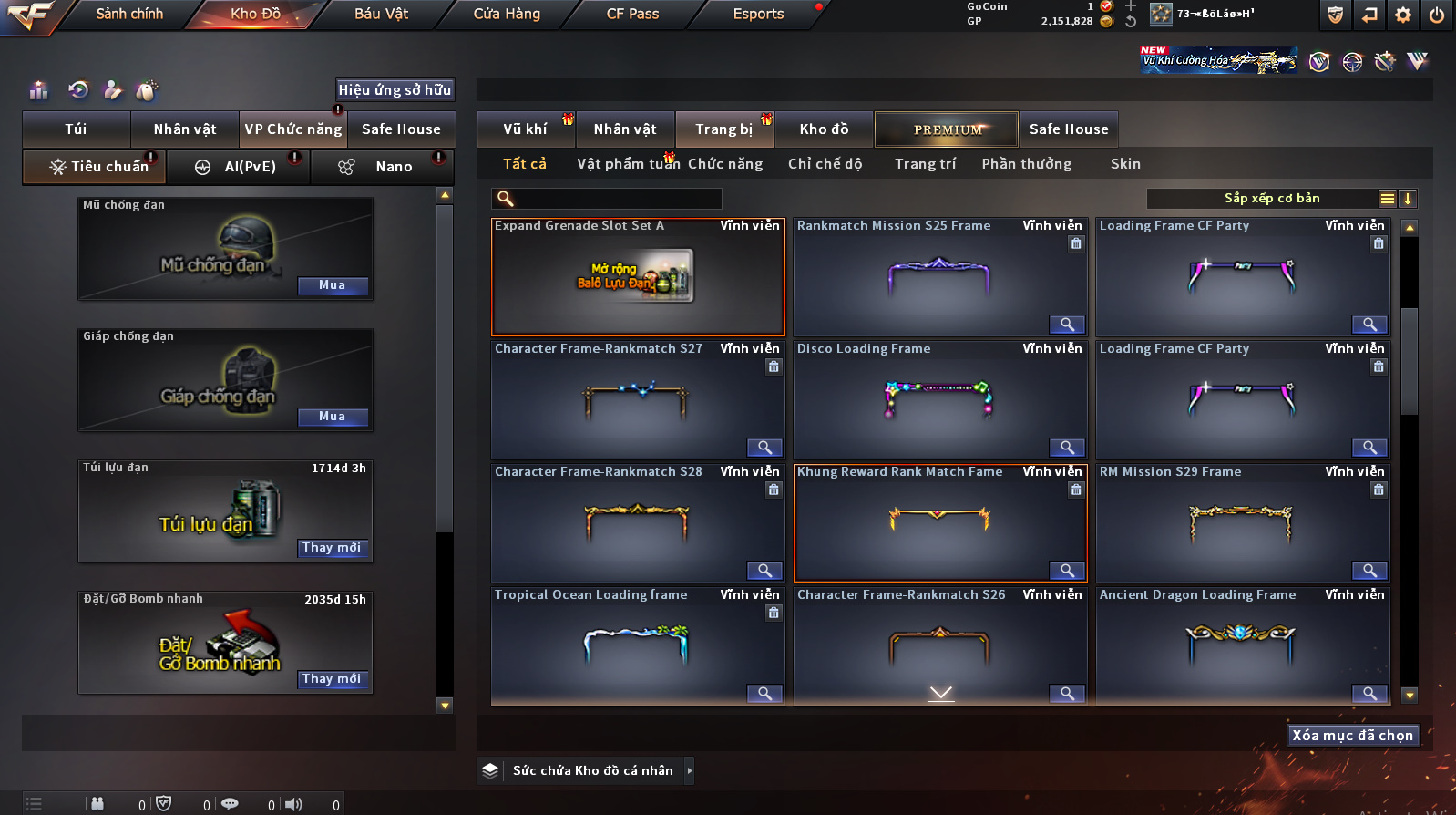
Task: Open the Vũ khí inventory tab
Action: (x=526, y=129)
